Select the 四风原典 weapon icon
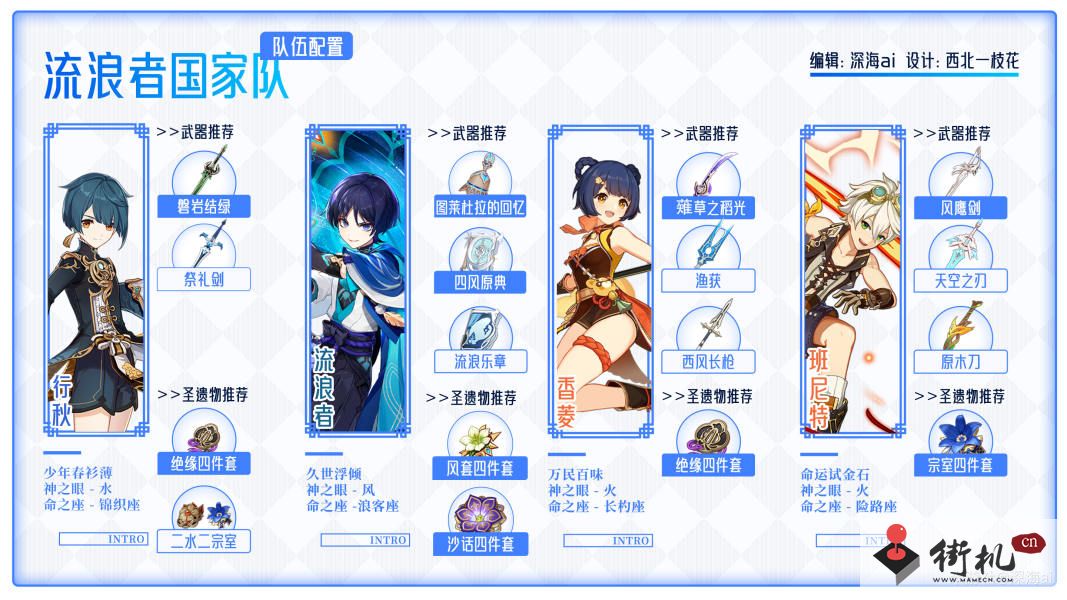The image size is (1067, 600). pyautogui.click(x=480, y=251)
